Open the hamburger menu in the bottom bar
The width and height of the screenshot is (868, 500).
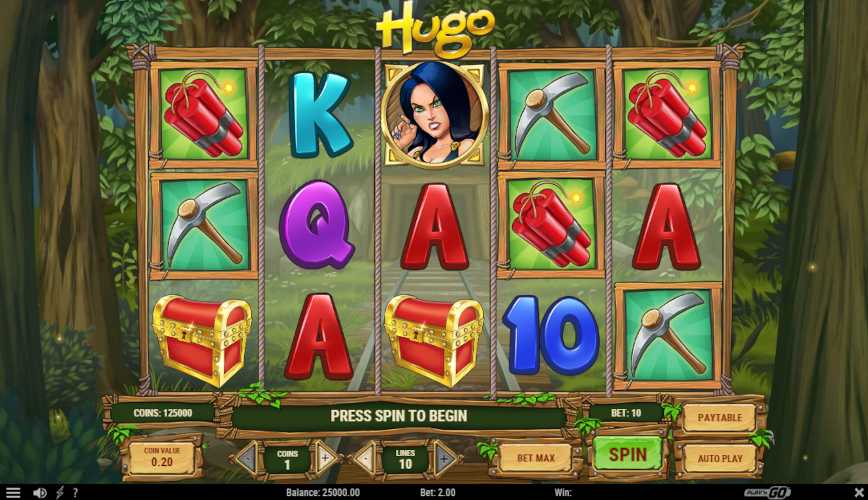[13, 492]
